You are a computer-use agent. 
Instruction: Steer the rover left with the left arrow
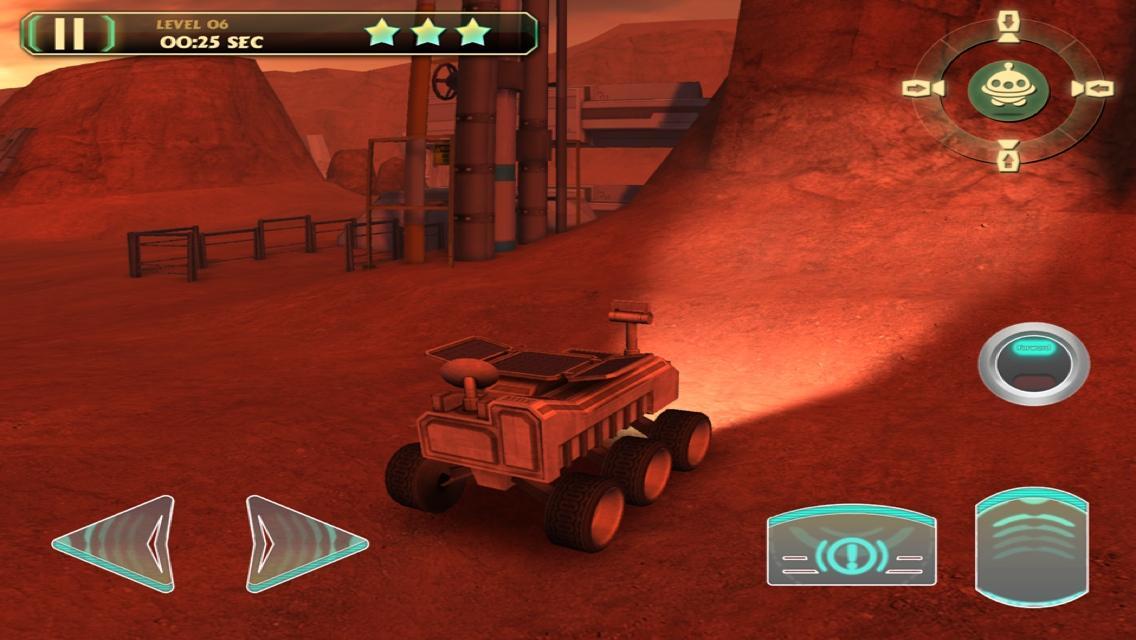click(x=118, y=543)
